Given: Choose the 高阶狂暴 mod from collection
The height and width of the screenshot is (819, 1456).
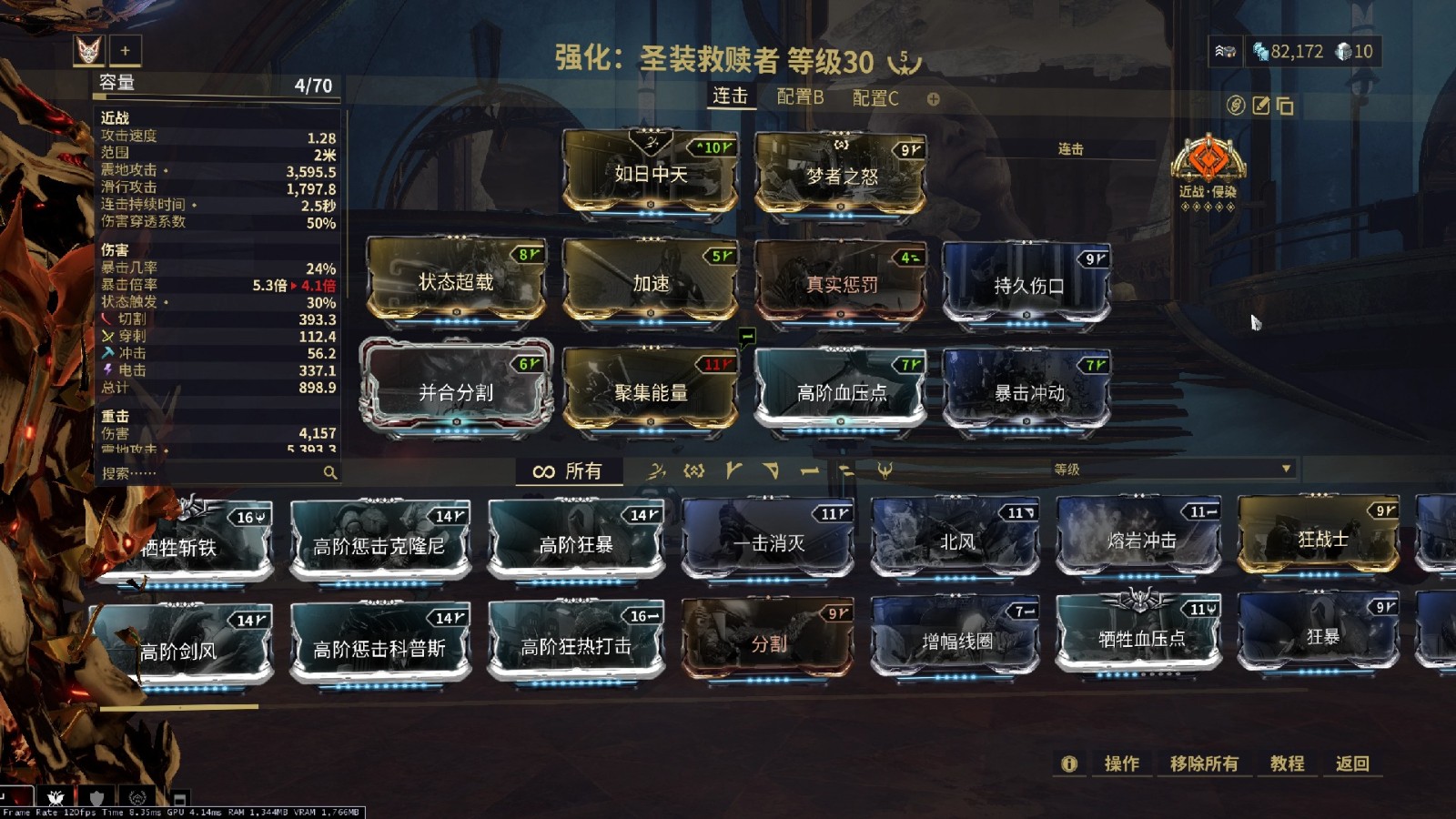Looking at the screenshot, I should click(x=575, y=543).
